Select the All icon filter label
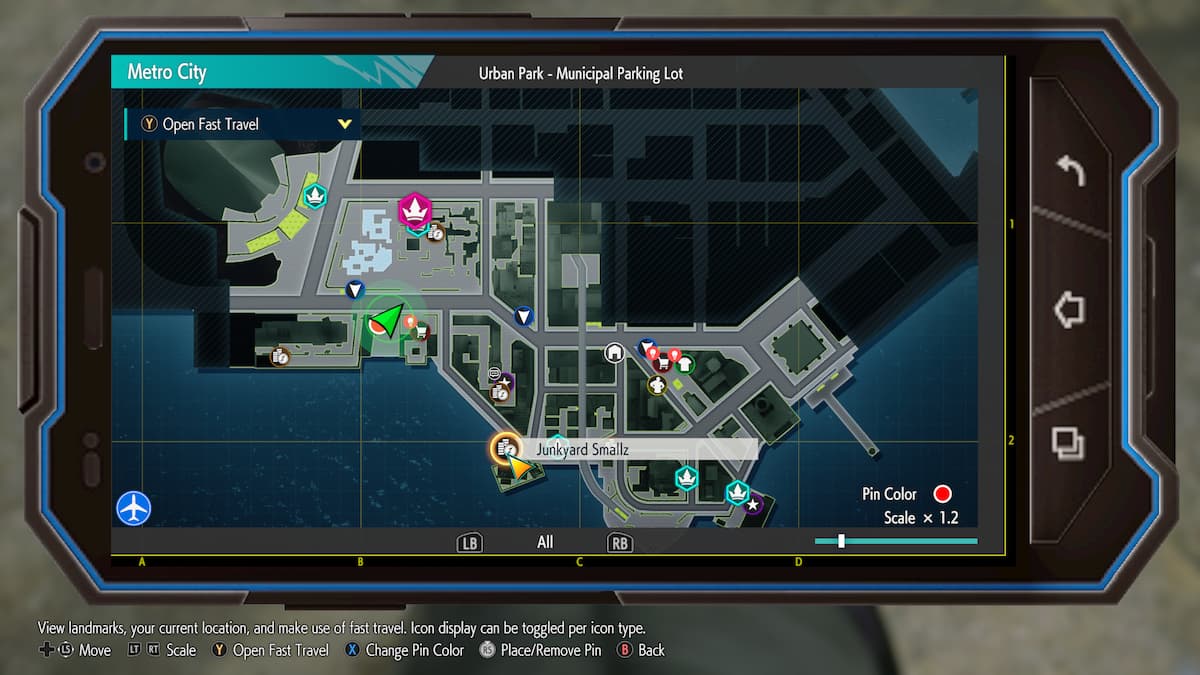 (x=545, y=542)
